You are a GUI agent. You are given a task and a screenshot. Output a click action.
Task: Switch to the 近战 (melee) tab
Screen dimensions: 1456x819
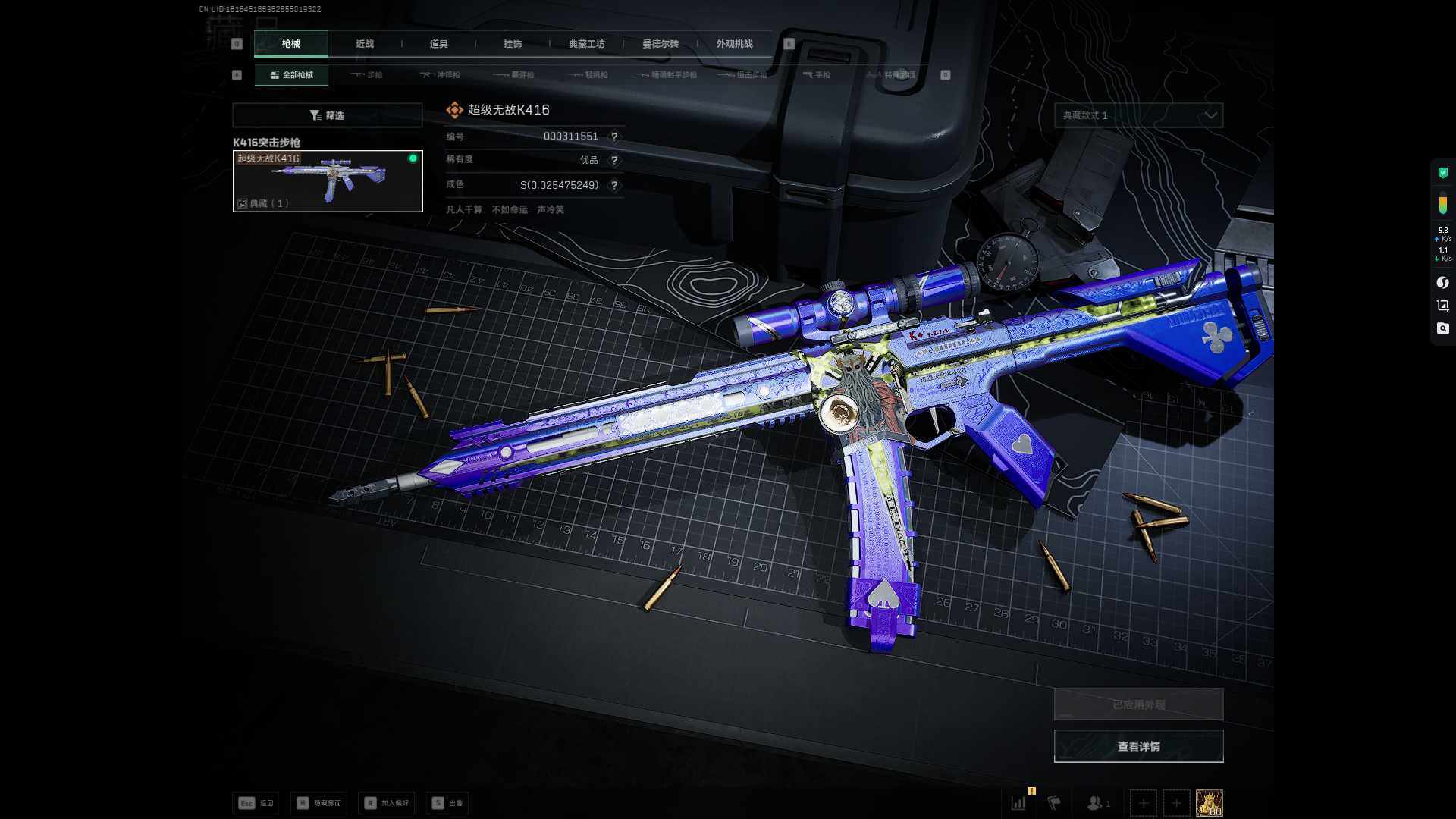pyautogui.click(x=365, y=44)
